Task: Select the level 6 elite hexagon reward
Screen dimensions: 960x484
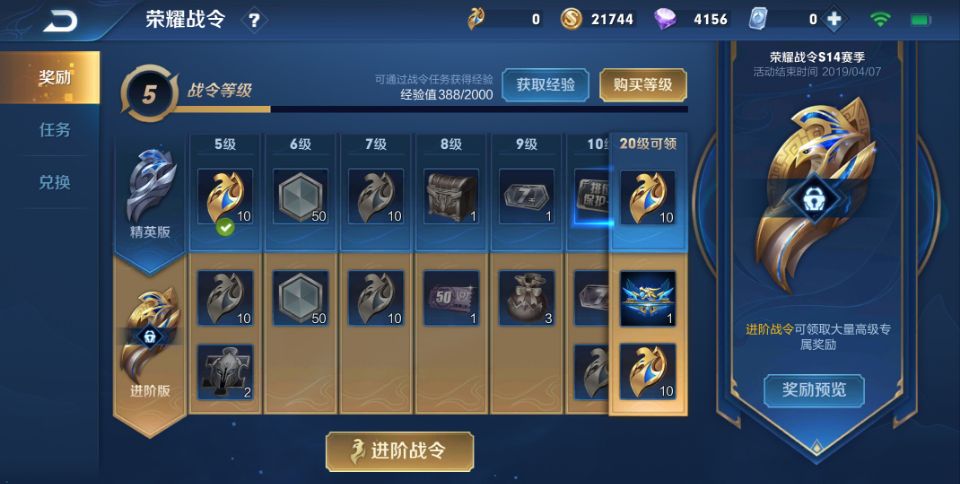Action: [301, 197]
